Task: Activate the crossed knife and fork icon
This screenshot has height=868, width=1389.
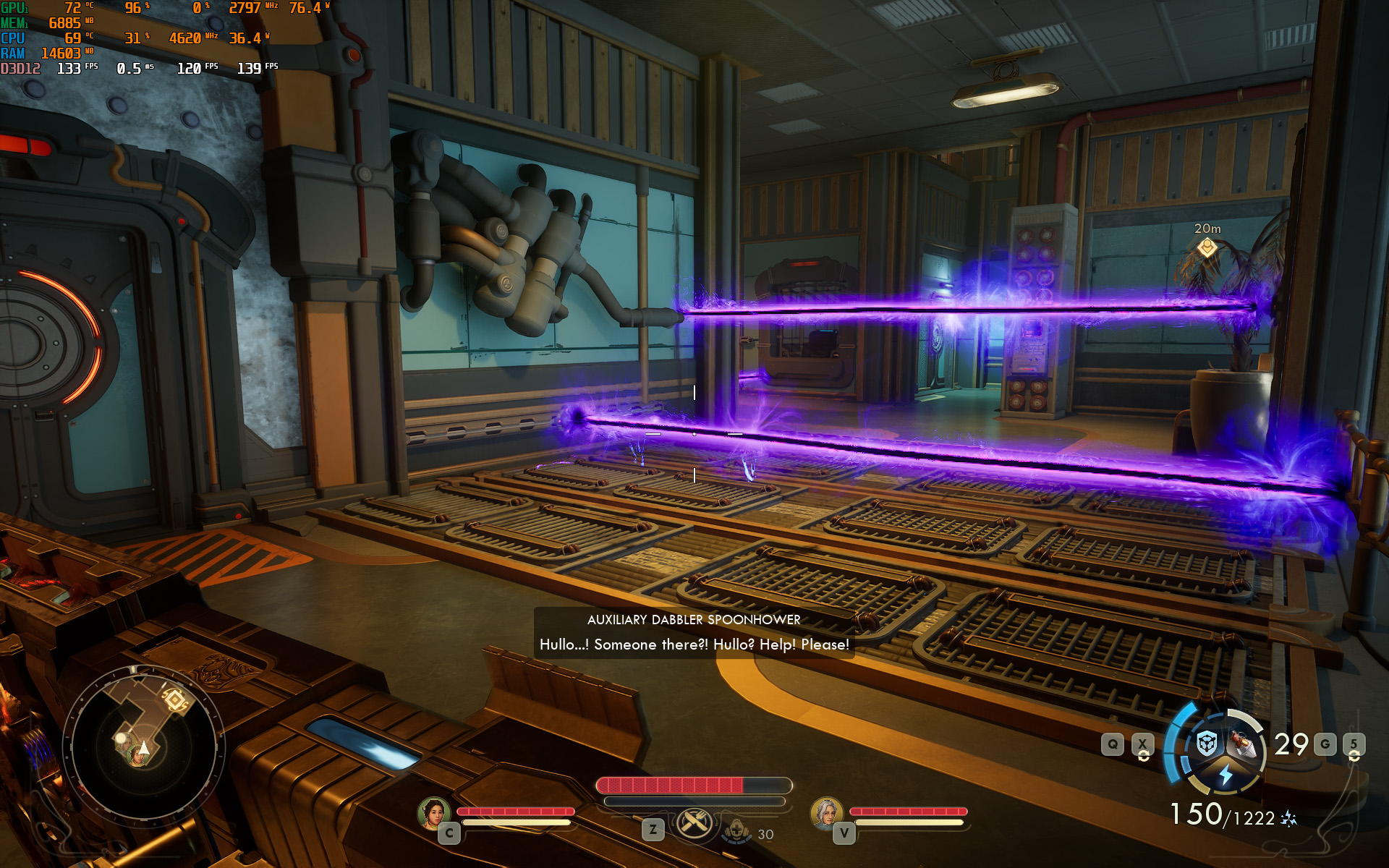Action: [x=694, y=824]
